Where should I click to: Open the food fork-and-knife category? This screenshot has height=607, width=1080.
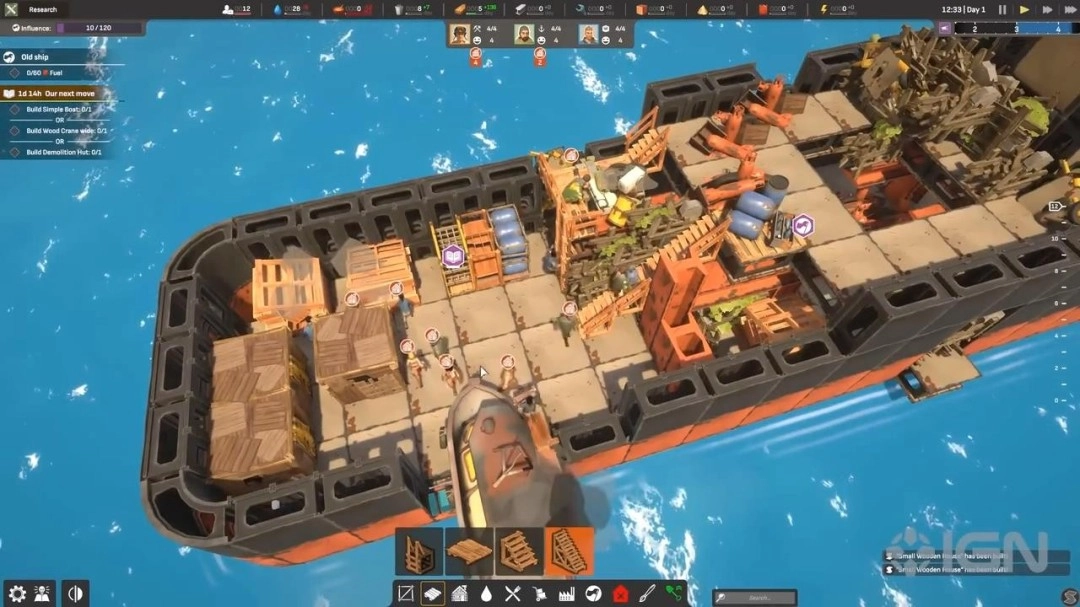point(513,594)
